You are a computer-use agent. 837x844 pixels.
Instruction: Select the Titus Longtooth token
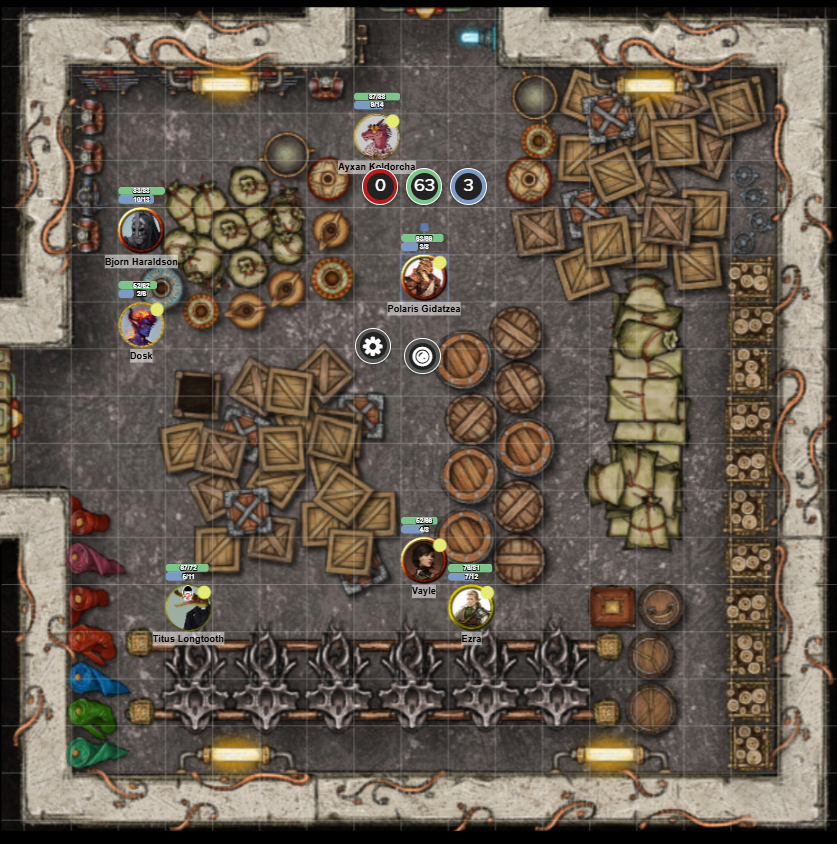tap(188, 607)
